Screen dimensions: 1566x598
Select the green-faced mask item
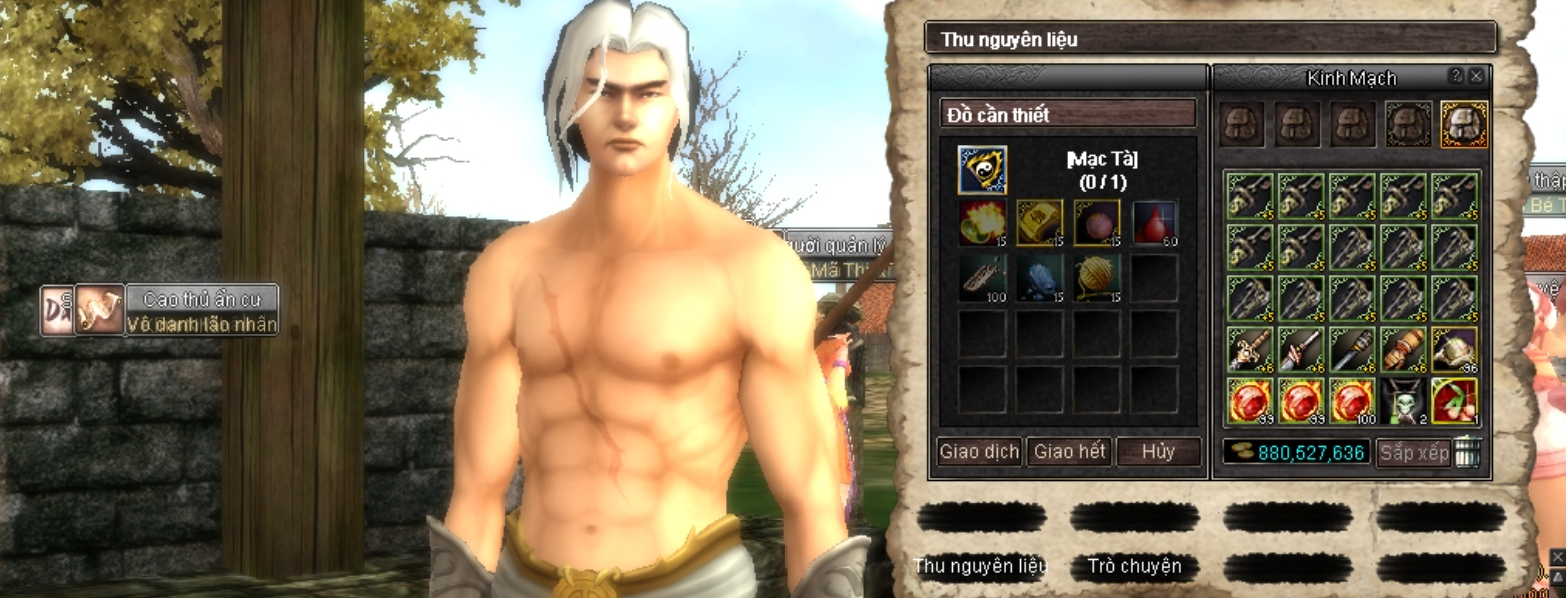(x=1405, y=401)
